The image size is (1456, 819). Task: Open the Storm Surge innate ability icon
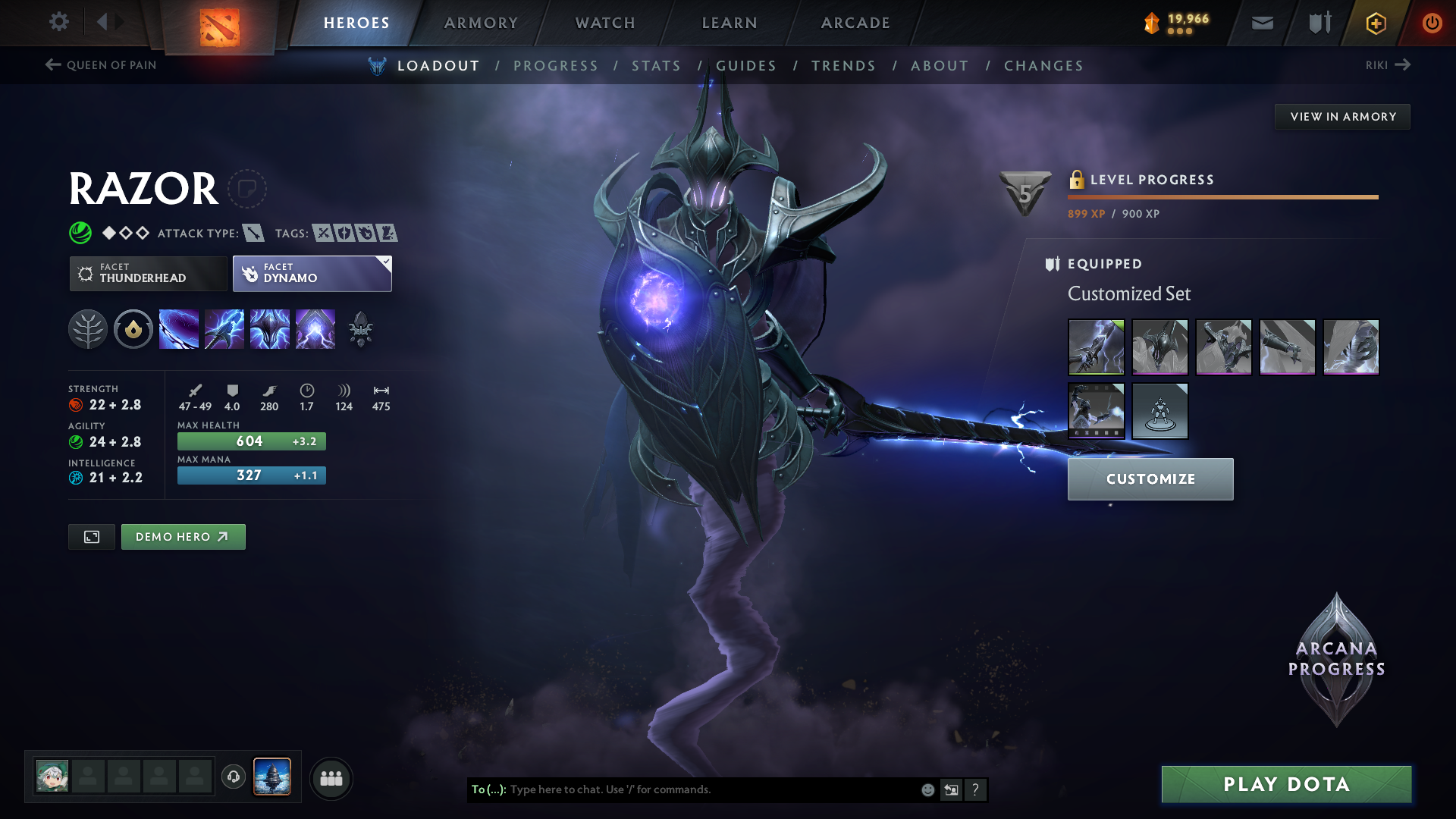[133, 328]
